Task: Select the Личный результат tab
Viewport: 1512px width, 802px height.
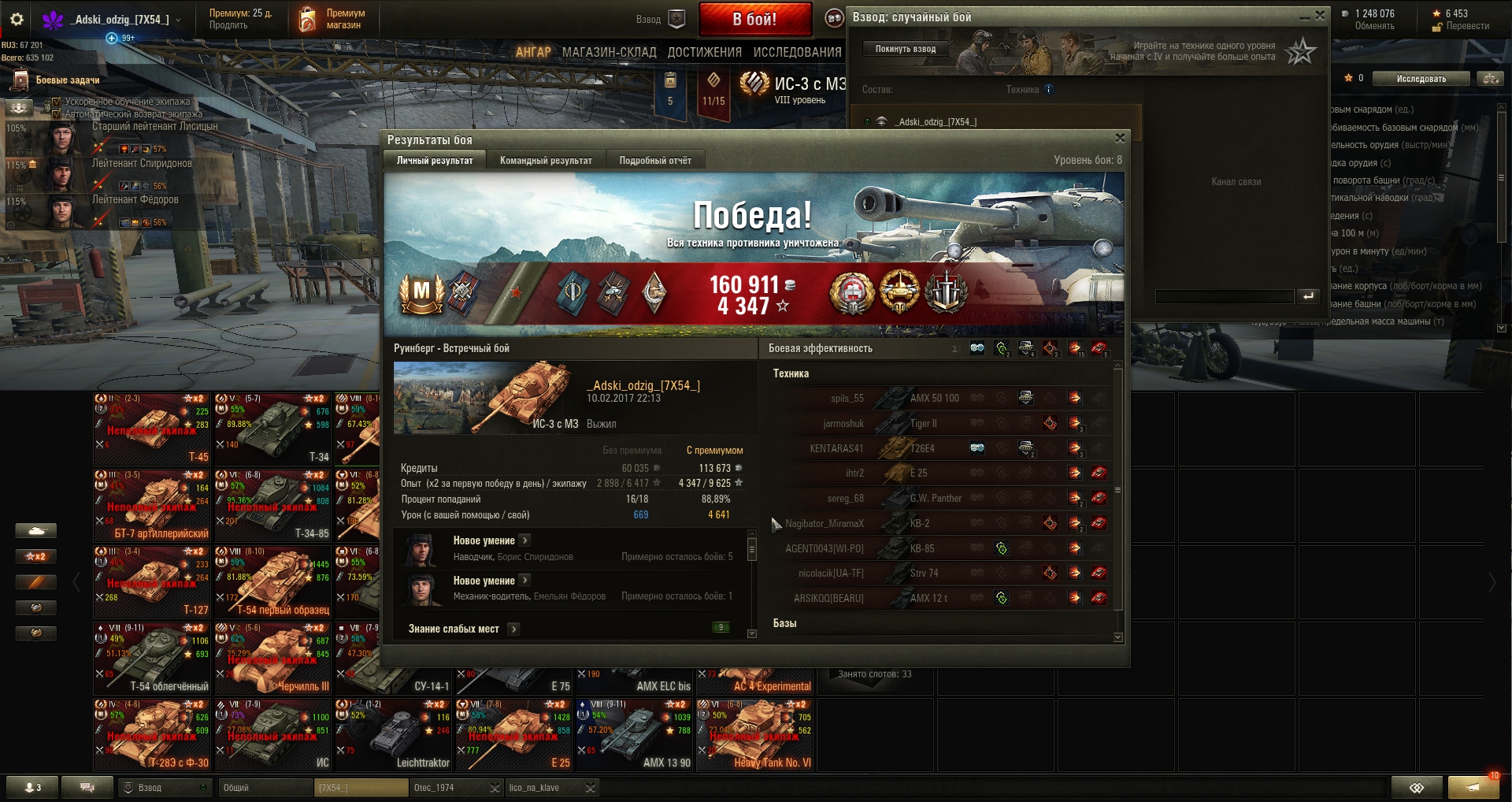Action: coord(435,161)
